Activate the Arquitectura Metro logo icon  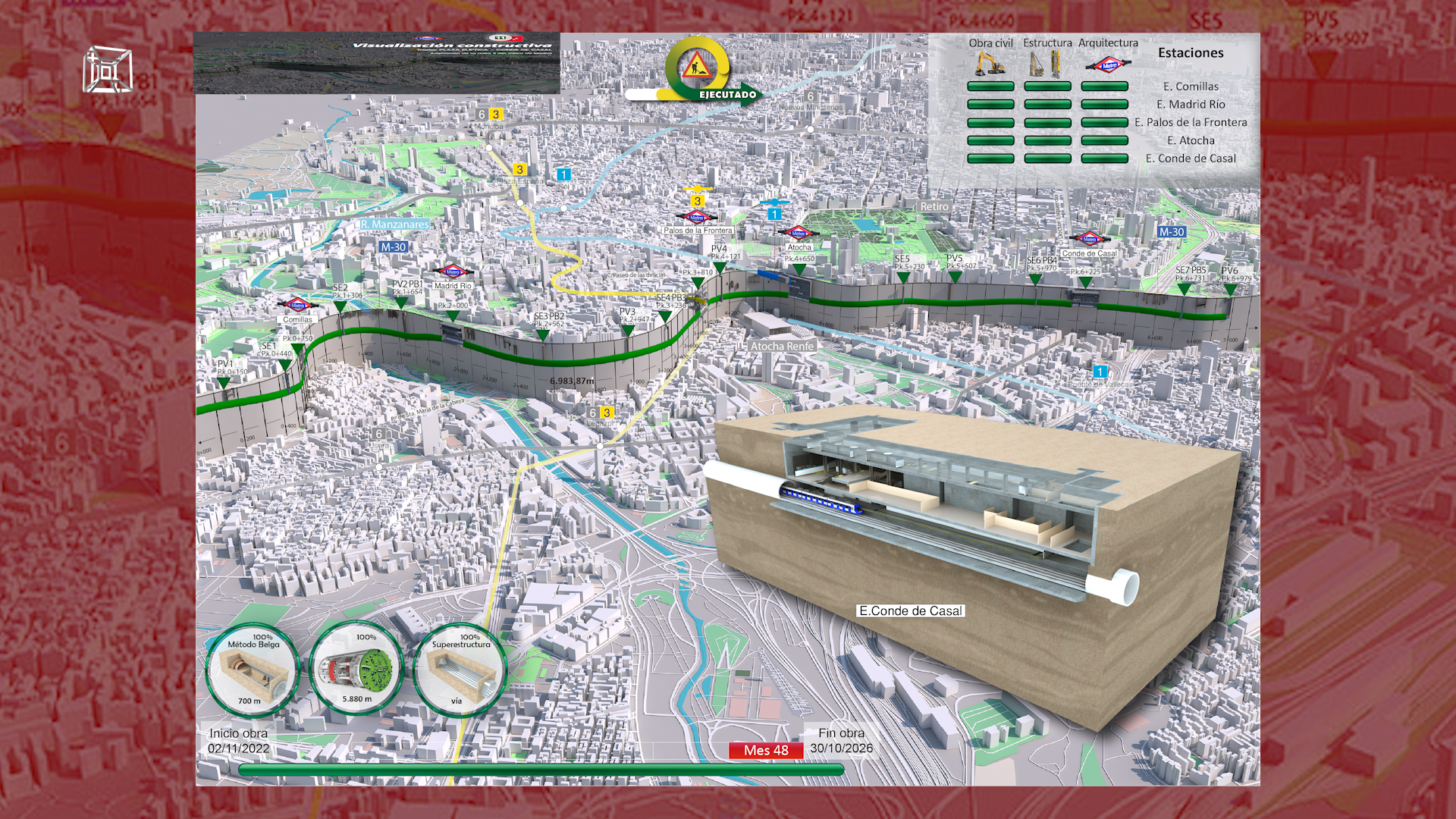[1108, 64]
